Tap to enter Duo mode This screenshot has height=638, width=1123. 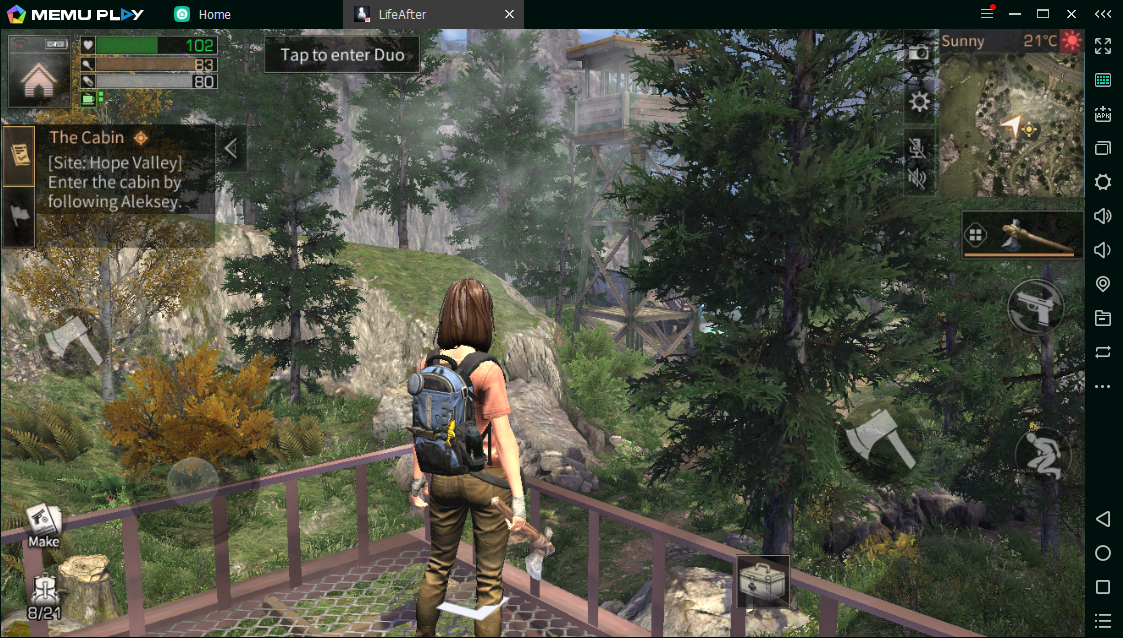[342, 55]
